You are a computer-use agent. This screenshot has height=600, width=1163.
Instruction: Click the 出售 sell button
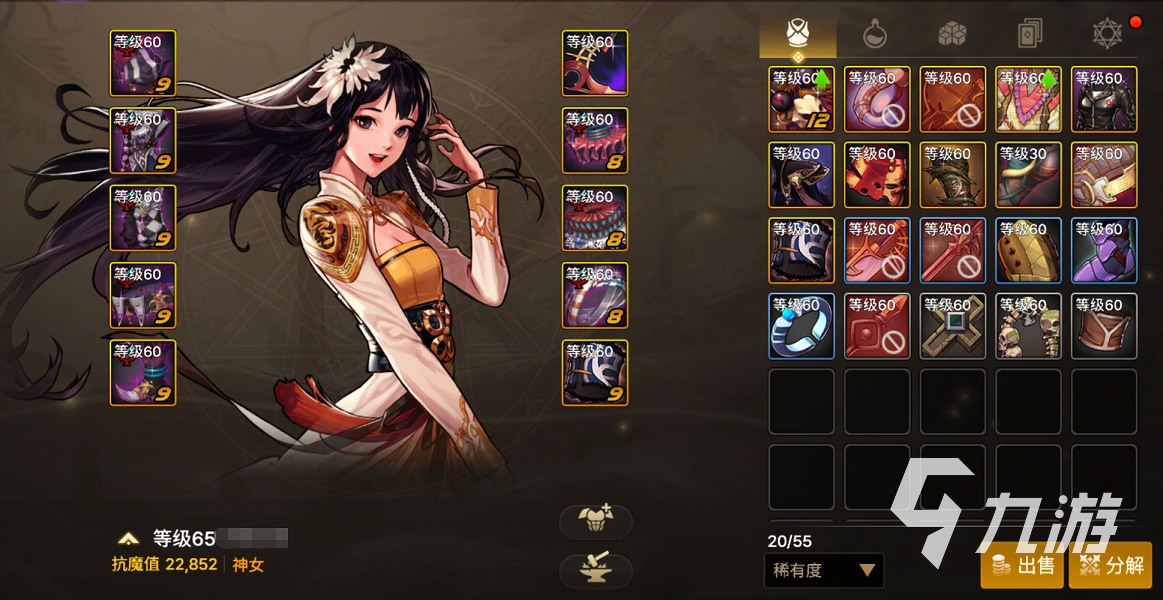pyautogui.click(x=1022, y=566)
